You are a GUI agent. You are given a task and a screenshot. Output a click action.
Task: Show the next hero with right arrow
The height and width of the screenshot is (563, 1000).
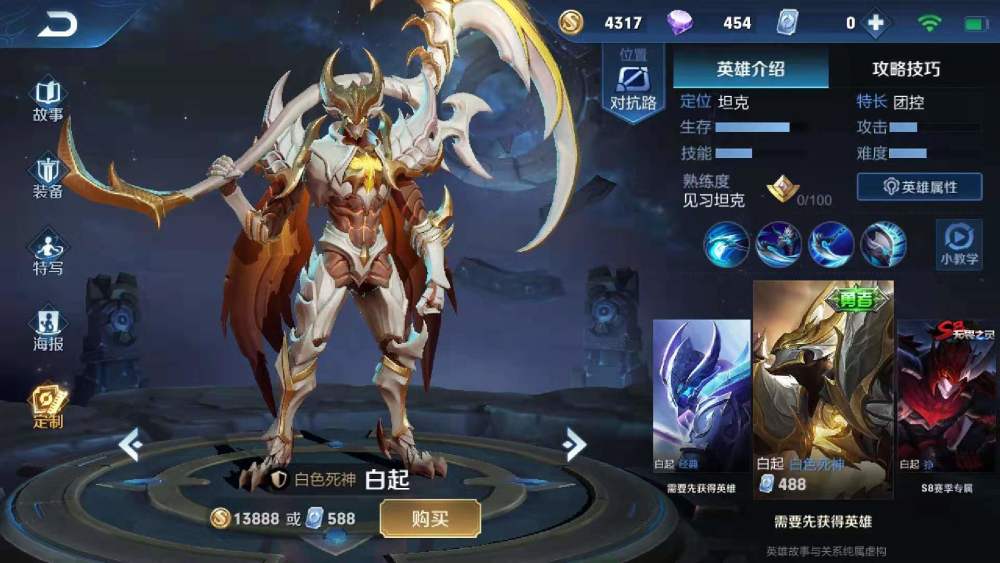[x=574, y=444]
